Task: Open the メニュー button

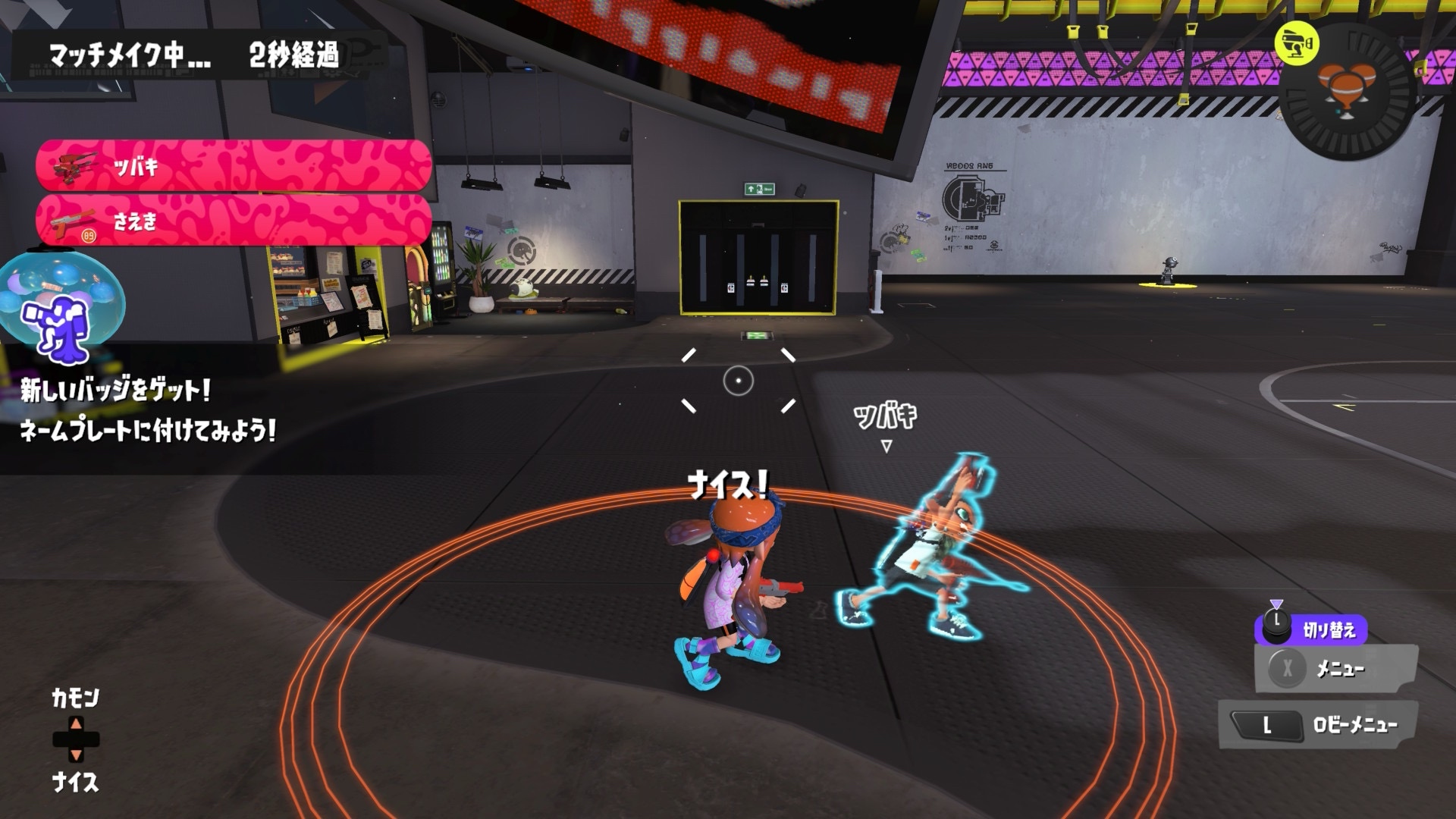Action: [x=1336, y=668]
